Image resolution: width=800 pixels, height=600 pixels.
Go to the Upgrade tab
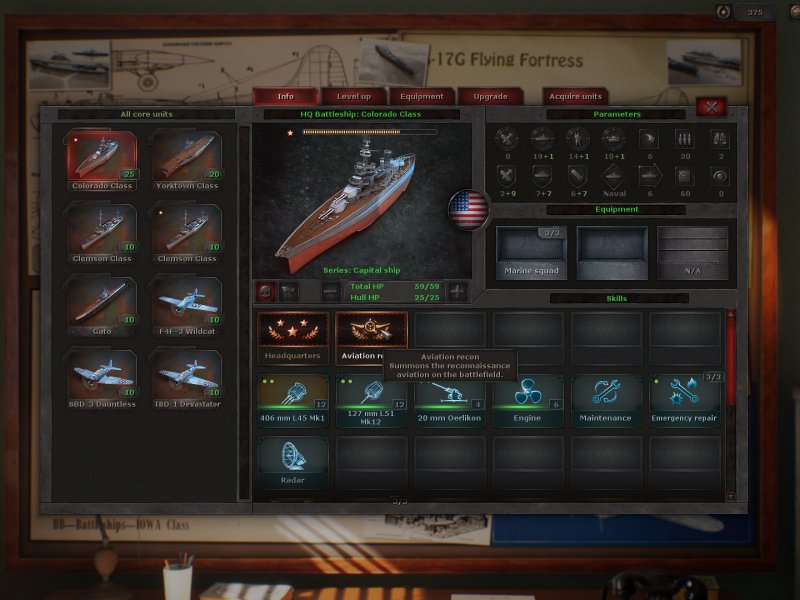pos(490,96)
